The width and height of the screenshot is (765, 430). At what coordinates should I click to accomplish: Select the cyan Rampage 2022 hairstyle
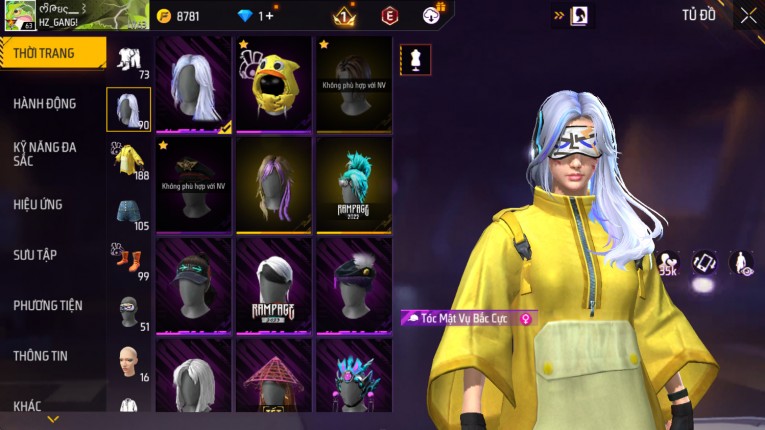pyautogui.click(x=354, y=184)
